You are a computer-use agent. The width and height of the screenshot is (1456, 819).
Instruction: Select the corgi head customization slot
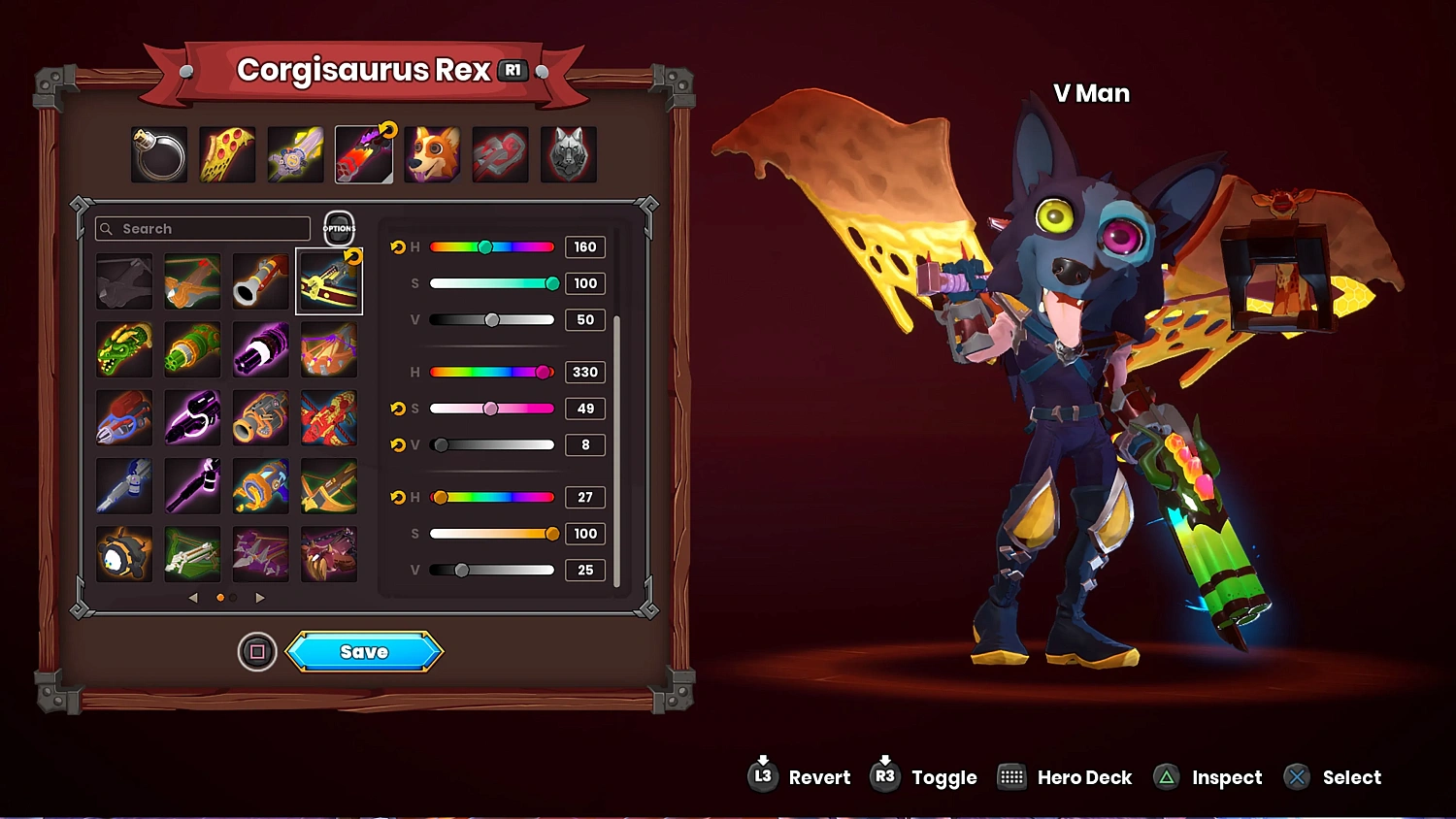tap(432, 153)
